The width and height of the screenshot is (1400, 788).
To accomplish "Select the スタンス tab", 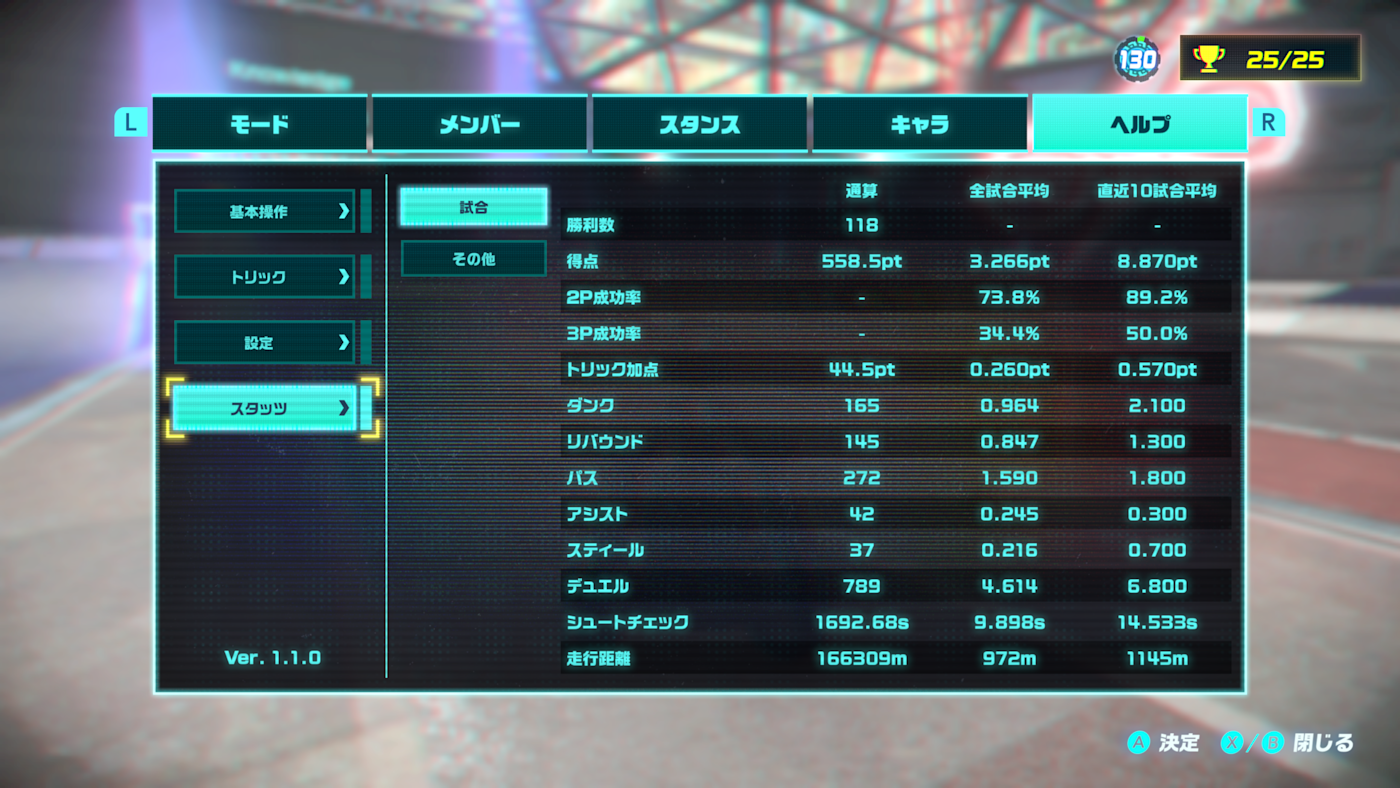I will pyautogui.click(x=699, y=124).
